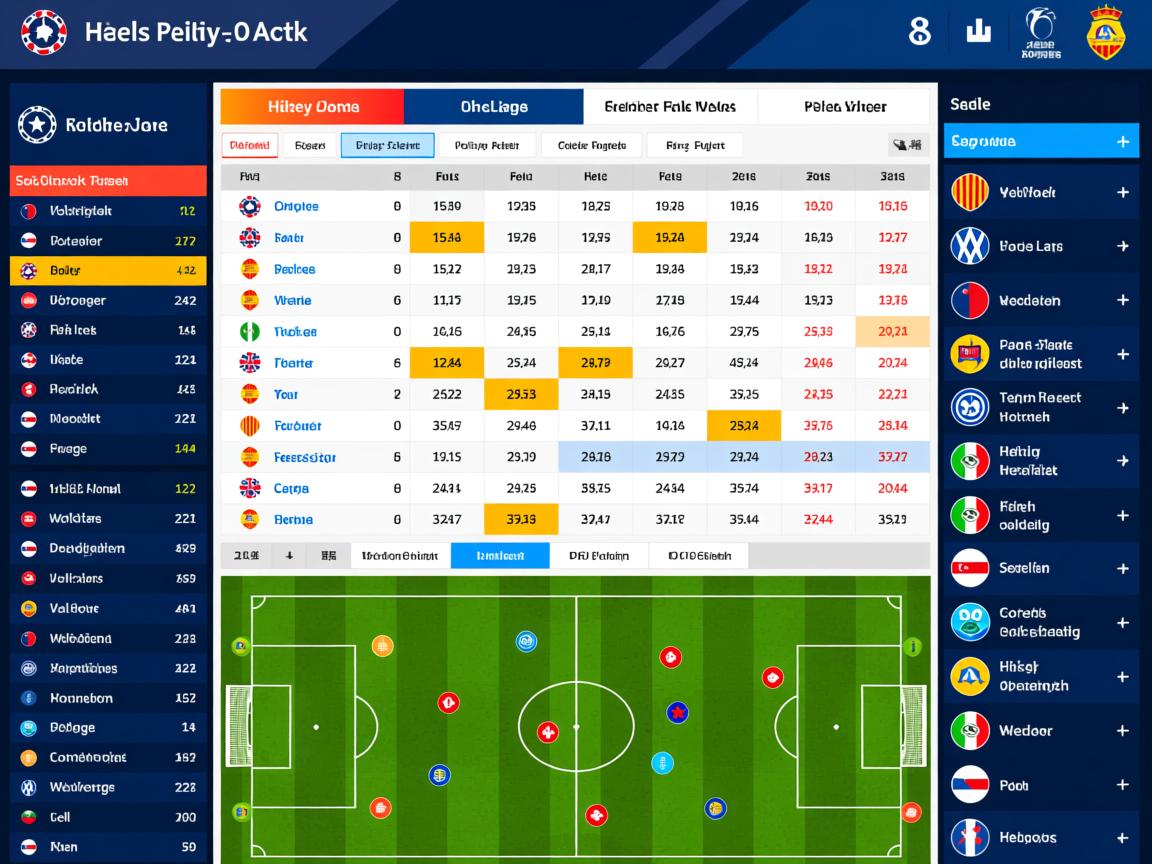Open the dark blue OheLiage tab
This screenshot has width=1152, height=864.
(x=493, y=107)
